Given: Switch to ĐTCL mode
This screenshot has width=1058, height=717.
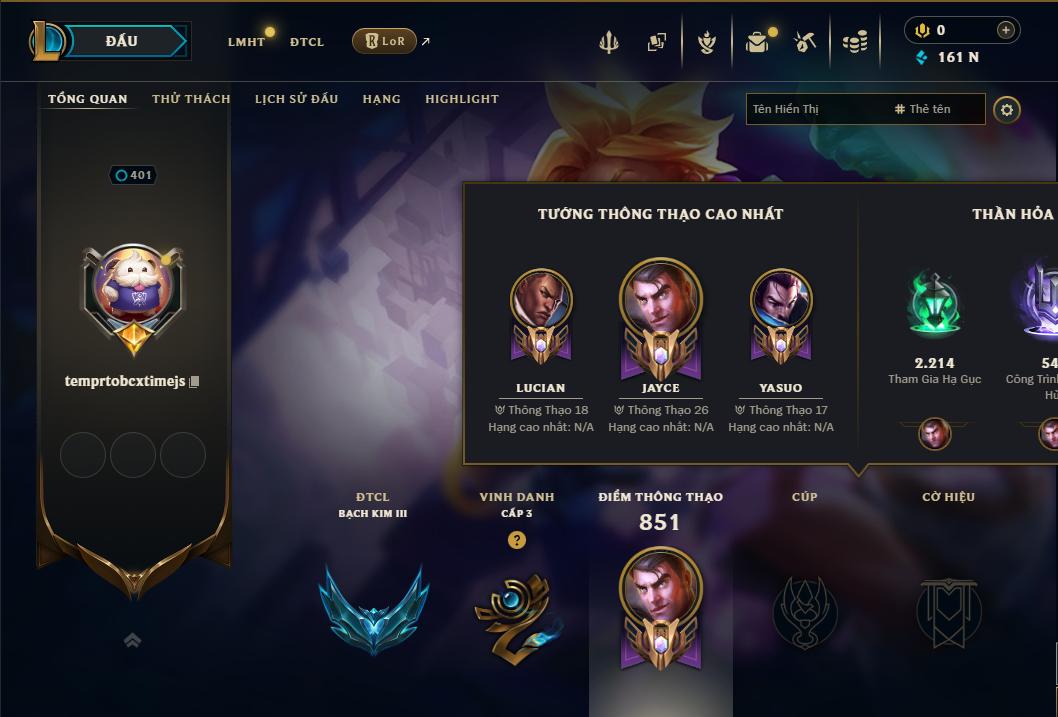Looking at the screenshot, I should (307, 42).
